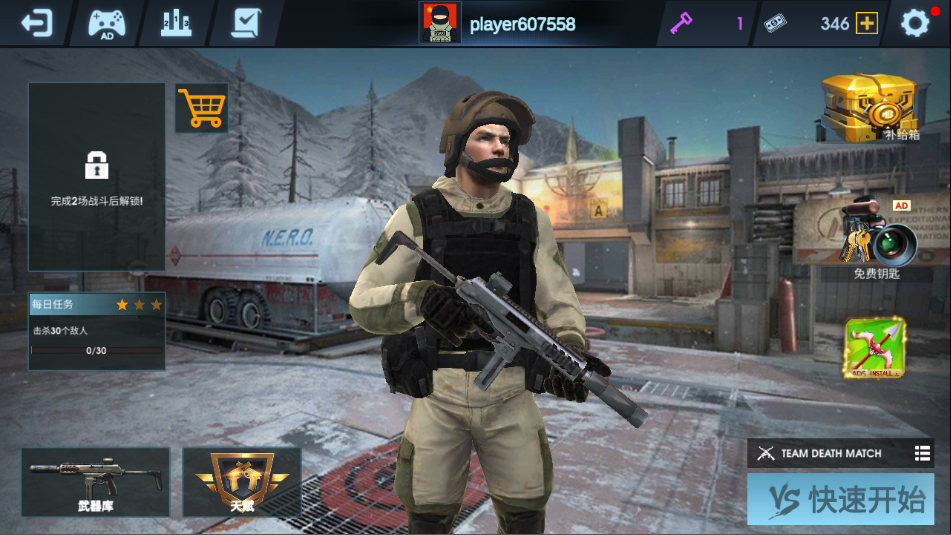Tap the archery game install ad

pos(874,348)
